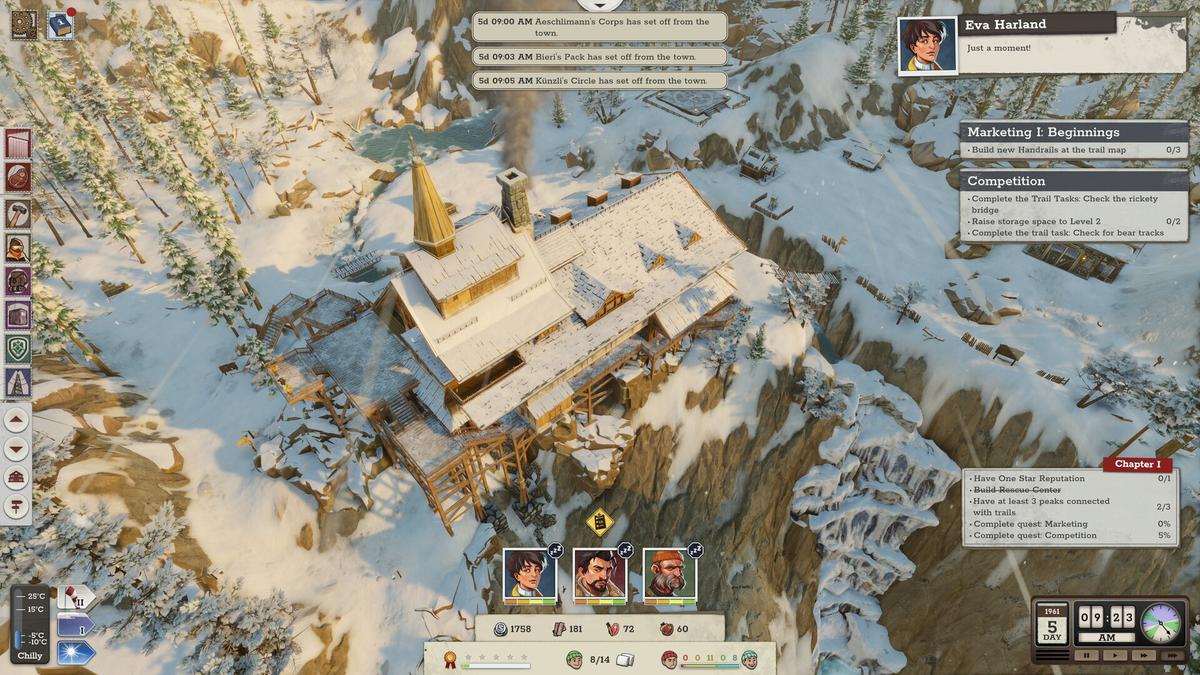The height and width of the screenshot is (675, 1200).
Task: Select the dark-haired bearded man's portrait
Action: 599,574
